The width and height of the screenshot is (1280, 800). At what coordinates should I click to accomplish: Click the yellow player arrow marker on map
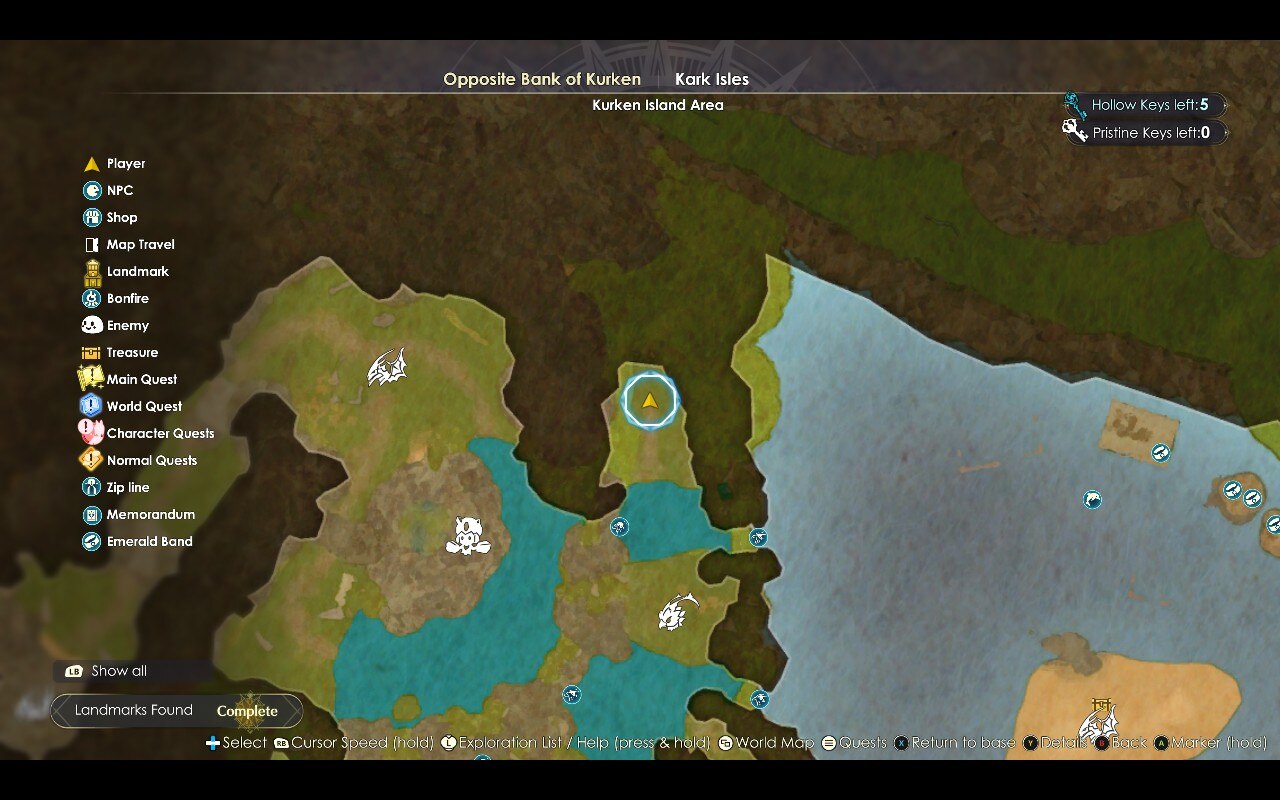click(650, 401)
